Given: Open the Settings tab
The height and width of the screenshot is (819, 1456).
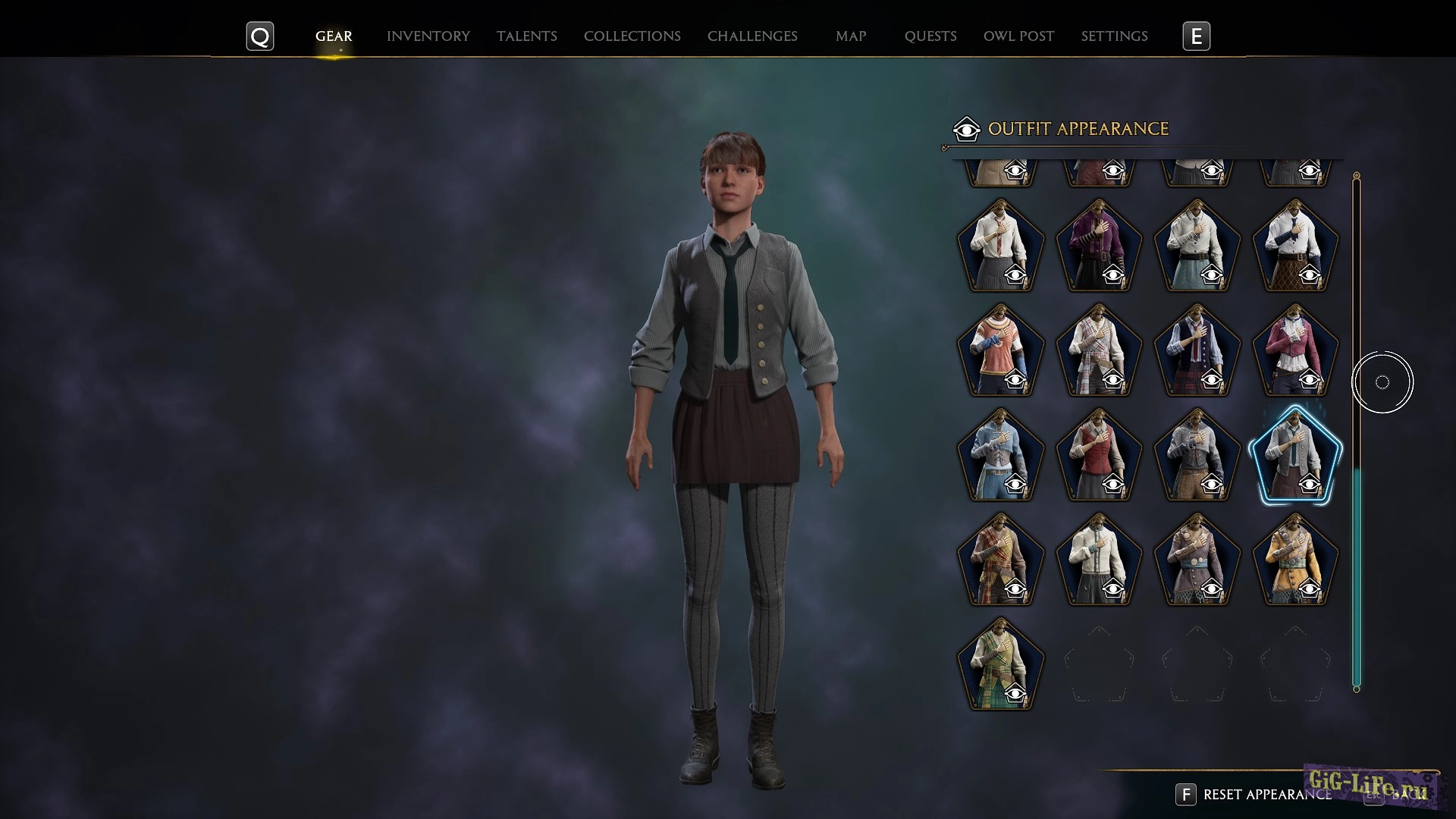Looking at the screenshot, I should click(x=1114, y=36).
